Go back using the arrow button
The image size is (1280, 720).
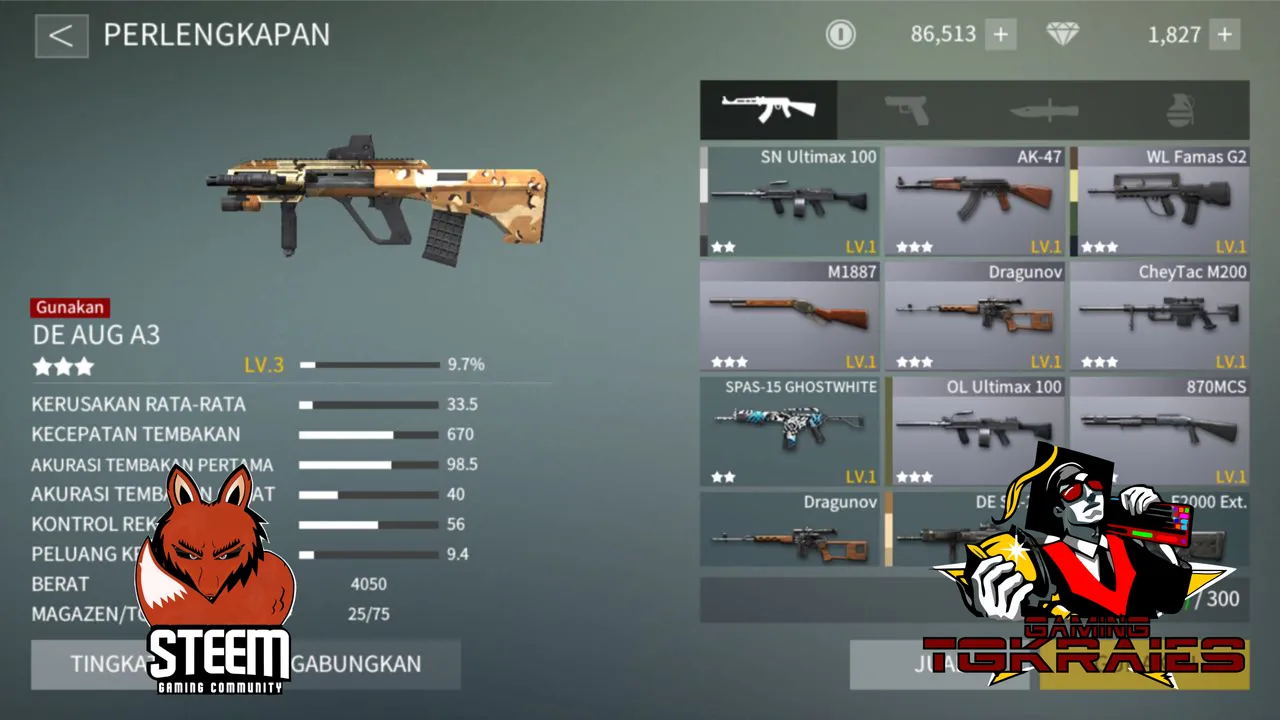point(61,36)
